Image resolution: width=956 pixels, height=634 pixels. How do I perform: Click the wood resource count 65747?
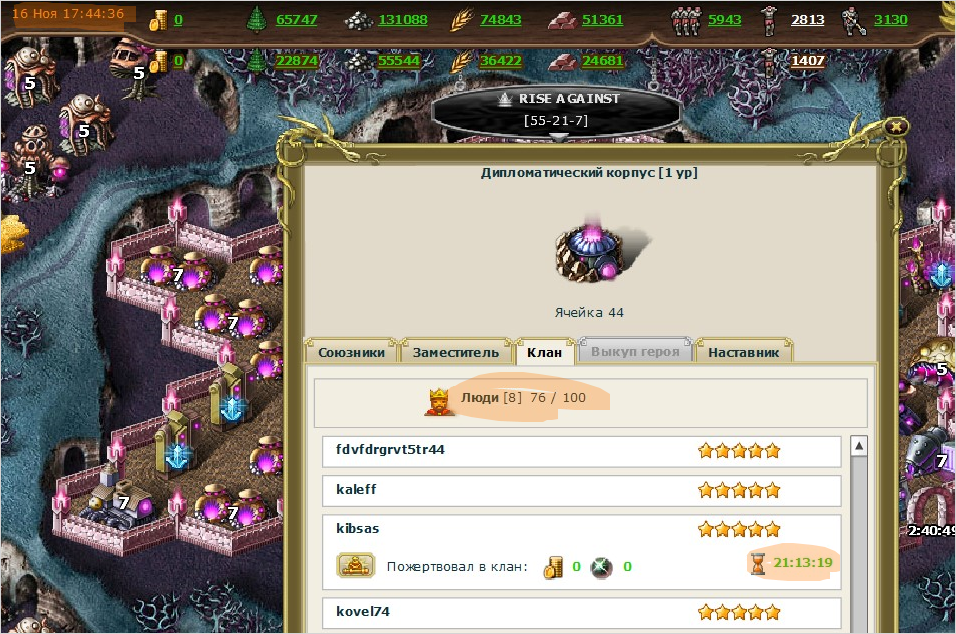tap(296, 20)
